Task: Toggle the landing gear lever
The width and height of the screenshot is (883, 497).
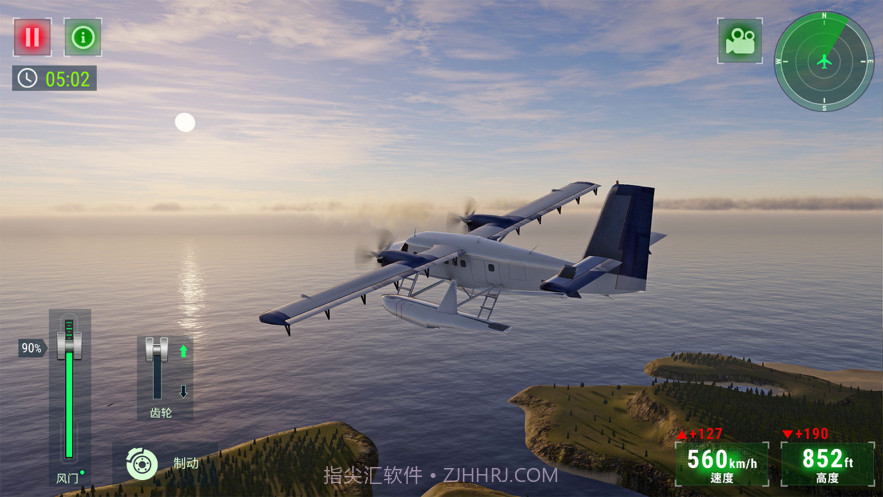Action: point(157,352)
